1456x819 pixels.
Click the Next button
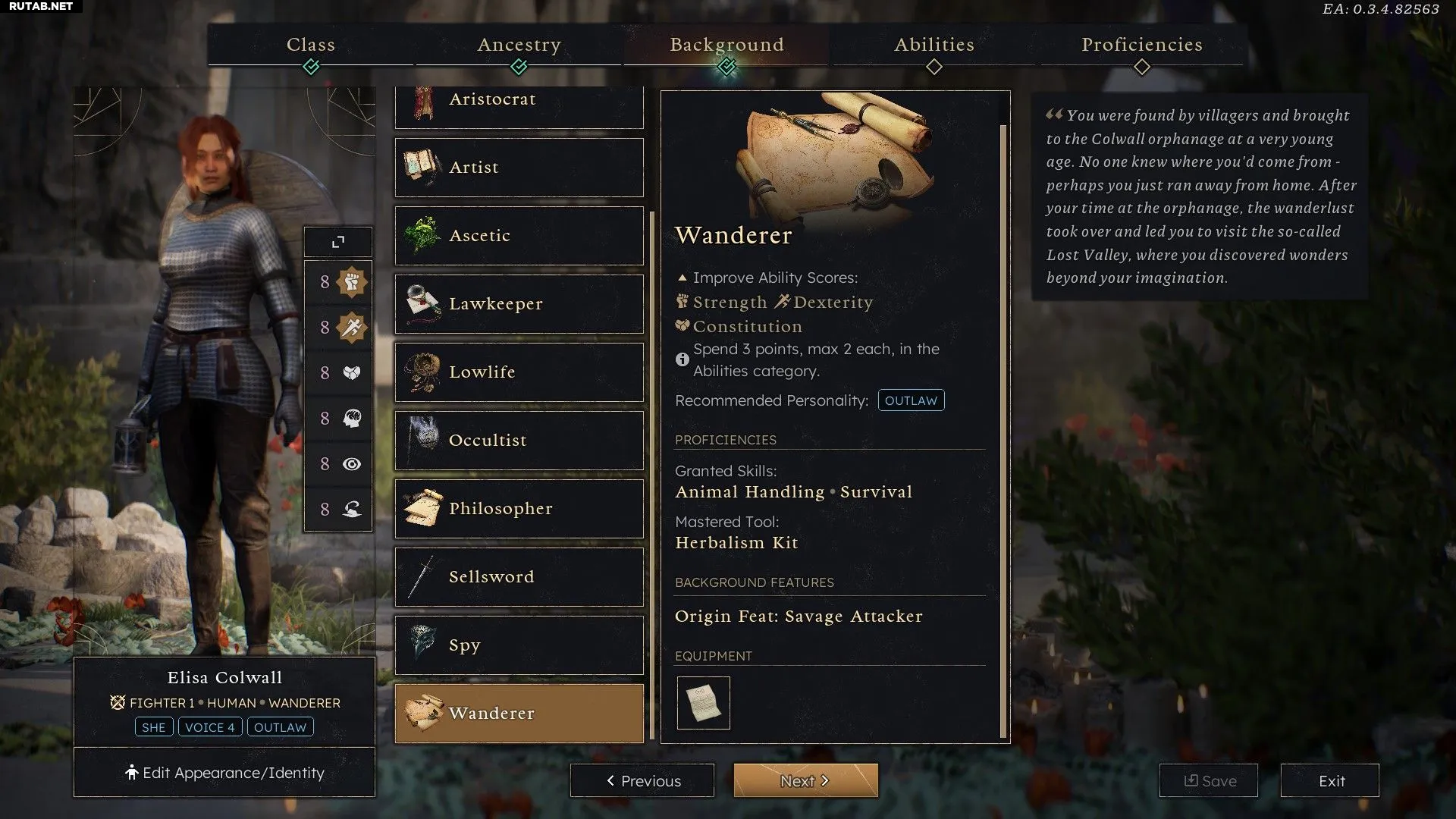tap(805, 780)
